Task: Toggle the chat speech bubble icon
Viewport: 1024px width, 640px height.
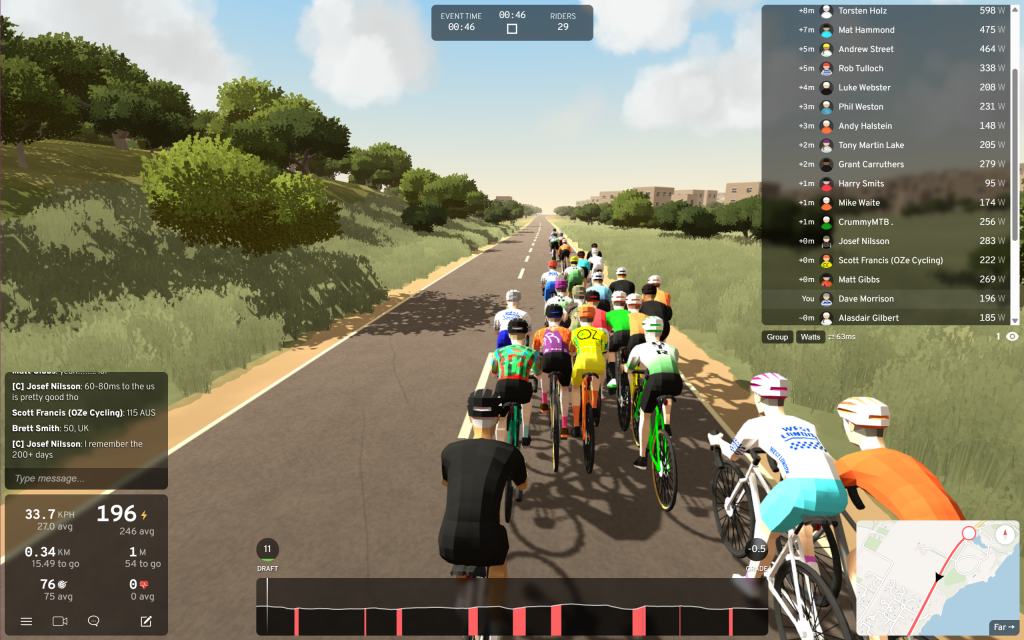Action: 94,621
